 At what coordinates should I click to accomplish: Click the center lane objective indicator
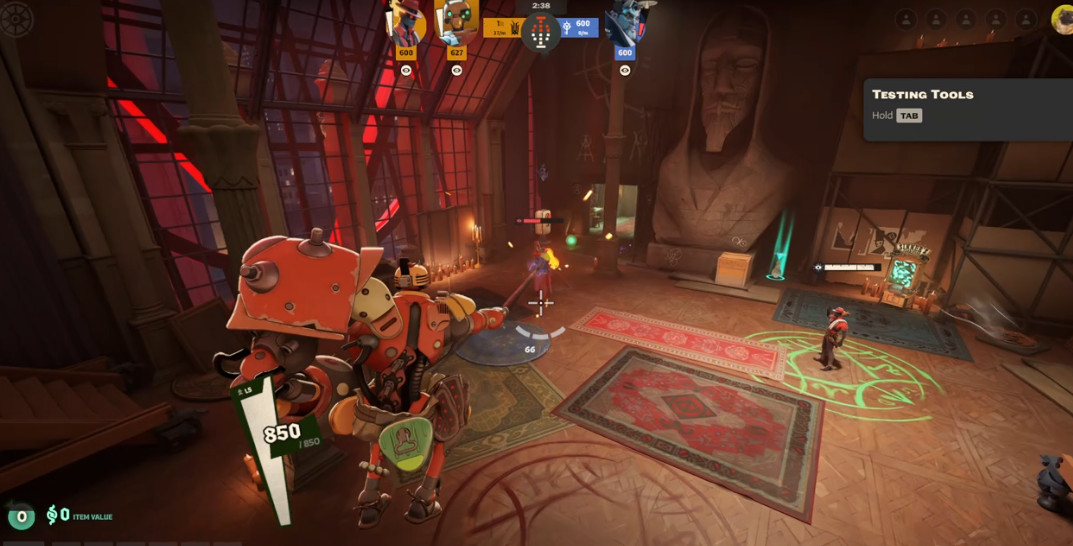[541, 33]
